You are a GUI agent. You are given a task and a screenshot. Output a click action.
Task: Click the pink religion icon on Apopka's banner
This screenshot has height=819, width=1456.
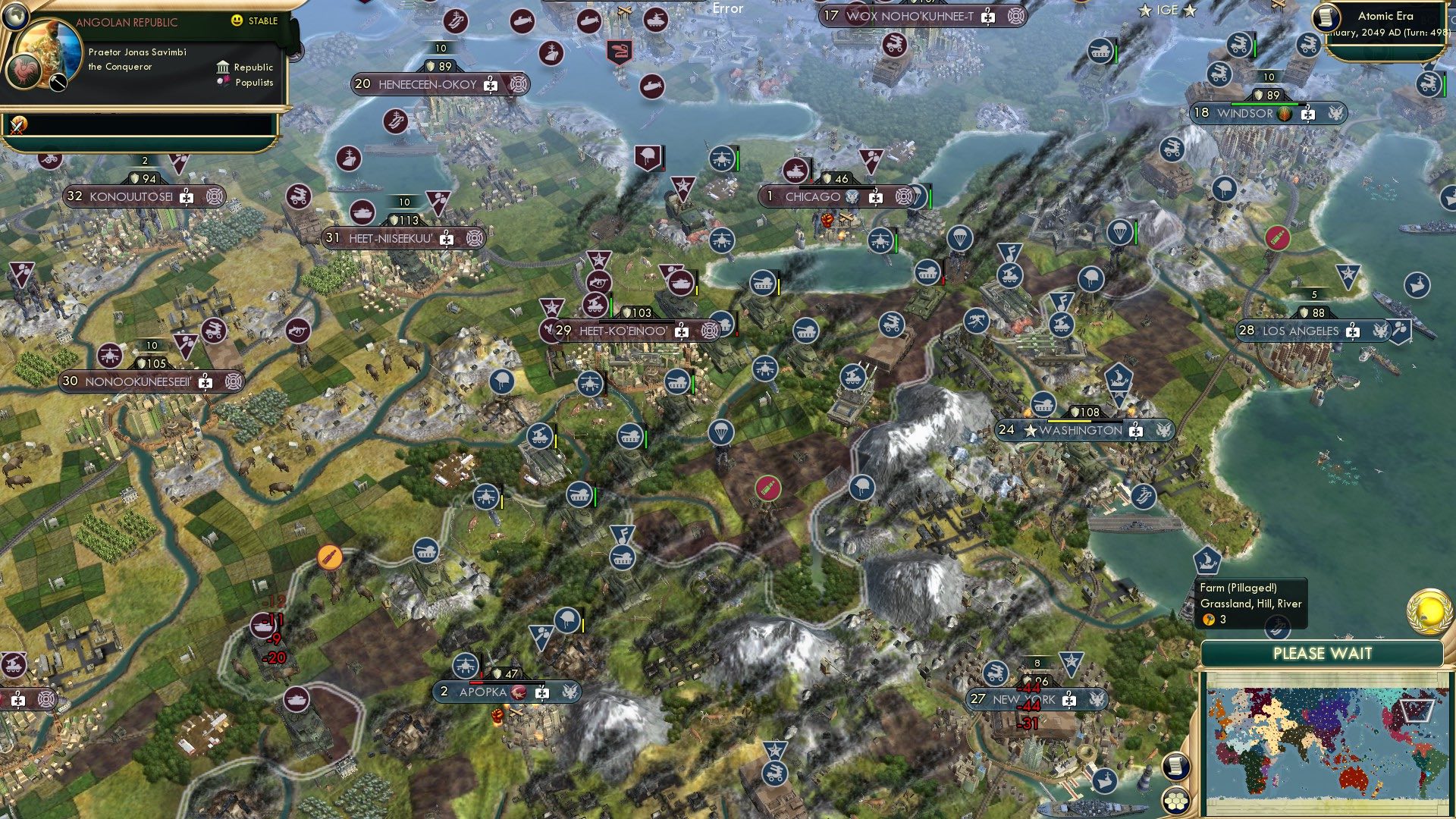pyautogui.click(x=519, y=692)
